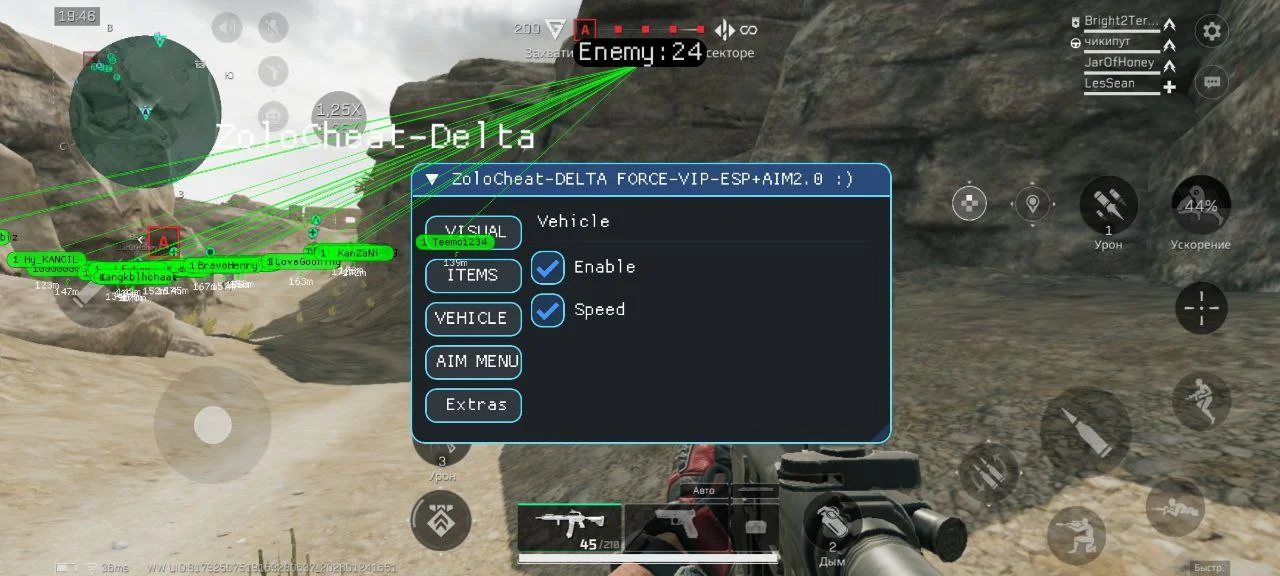Tap the chevron rank ability button
This screenshot has width=1280, height=576.
(x=441, y=520)
